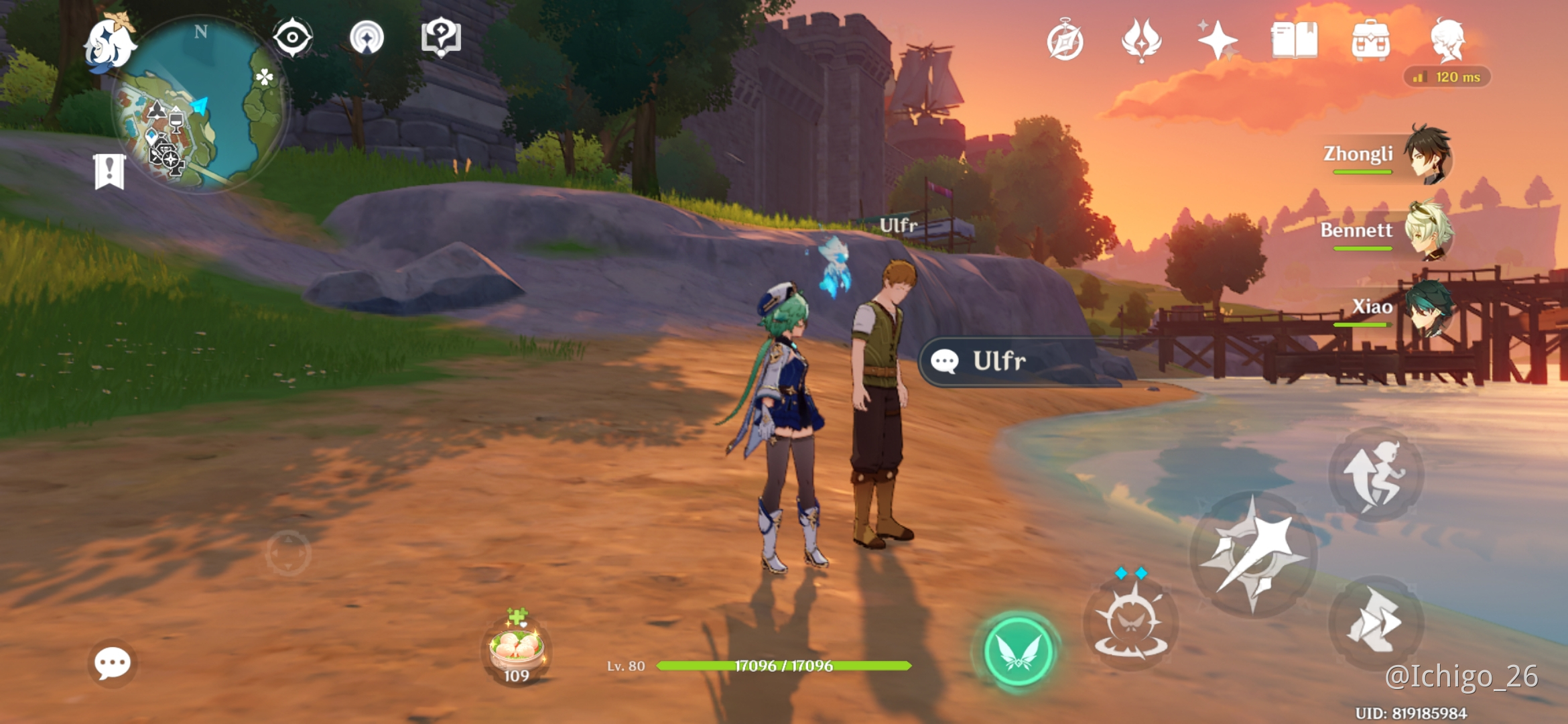Open the quest navigation bookmark icon

click(x=109, y=172)
